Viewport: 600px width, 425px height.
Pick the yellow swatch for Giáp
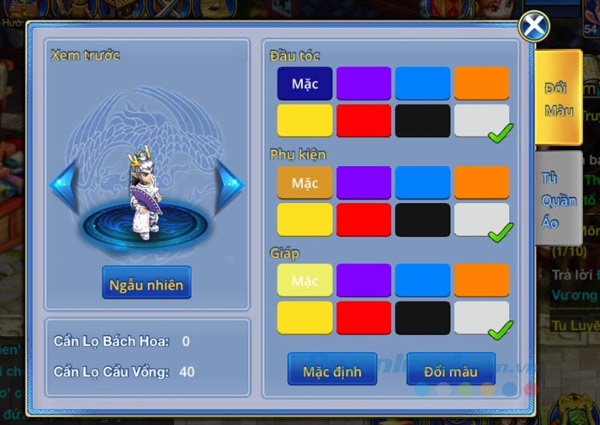(x=305, y=318)
